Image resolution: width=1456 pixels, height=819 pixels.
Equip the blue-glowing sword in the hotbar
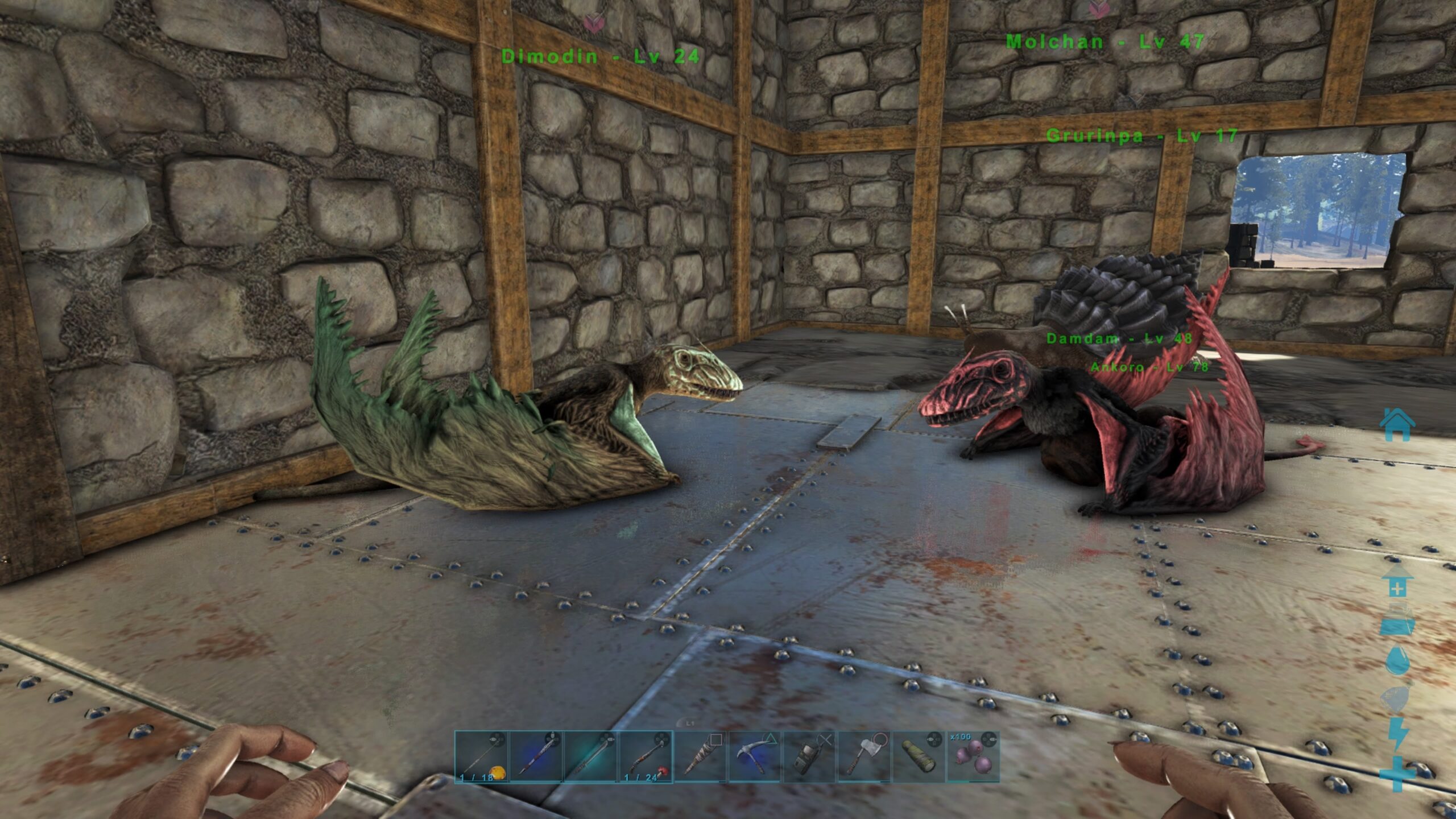[536, 756]
